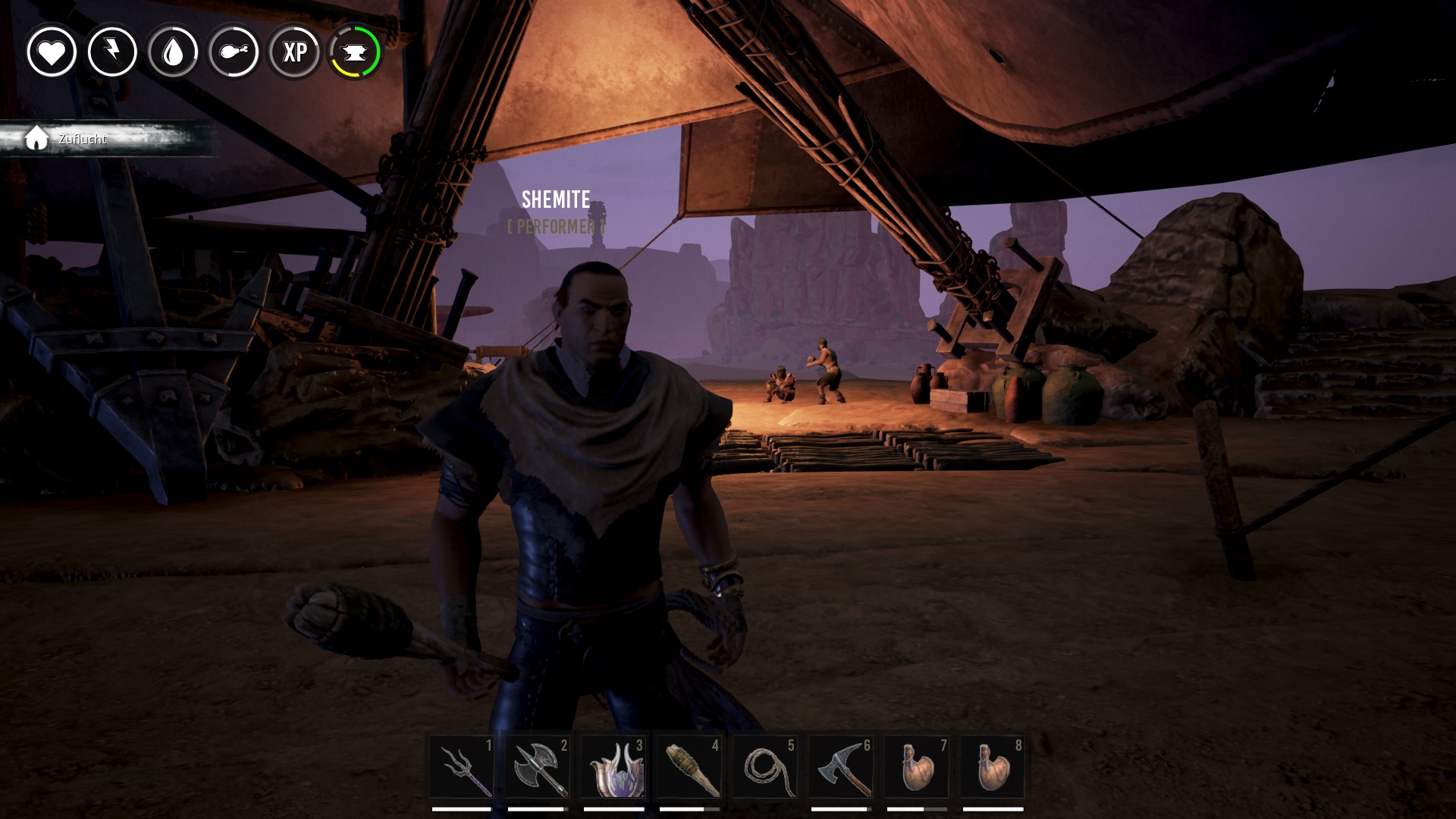Click the XP progress icon
1456x819 pixels.
click(294, 52)
